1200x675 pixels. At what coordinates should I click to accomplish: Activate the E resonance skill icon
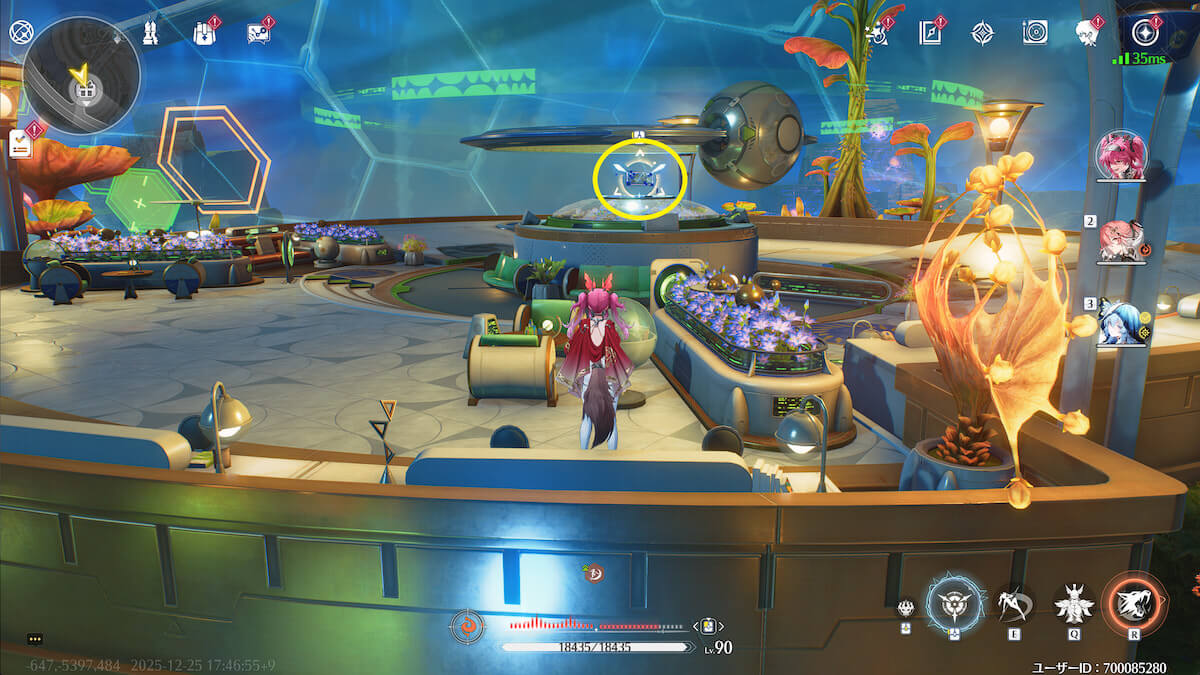coord(1015,603)
